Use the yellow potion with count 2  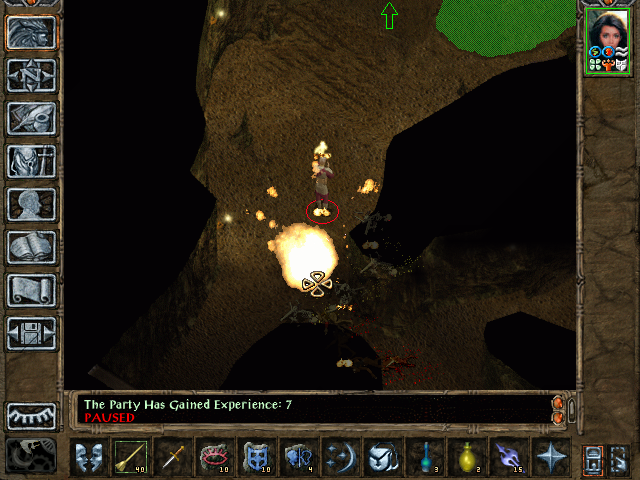[466, 458]
